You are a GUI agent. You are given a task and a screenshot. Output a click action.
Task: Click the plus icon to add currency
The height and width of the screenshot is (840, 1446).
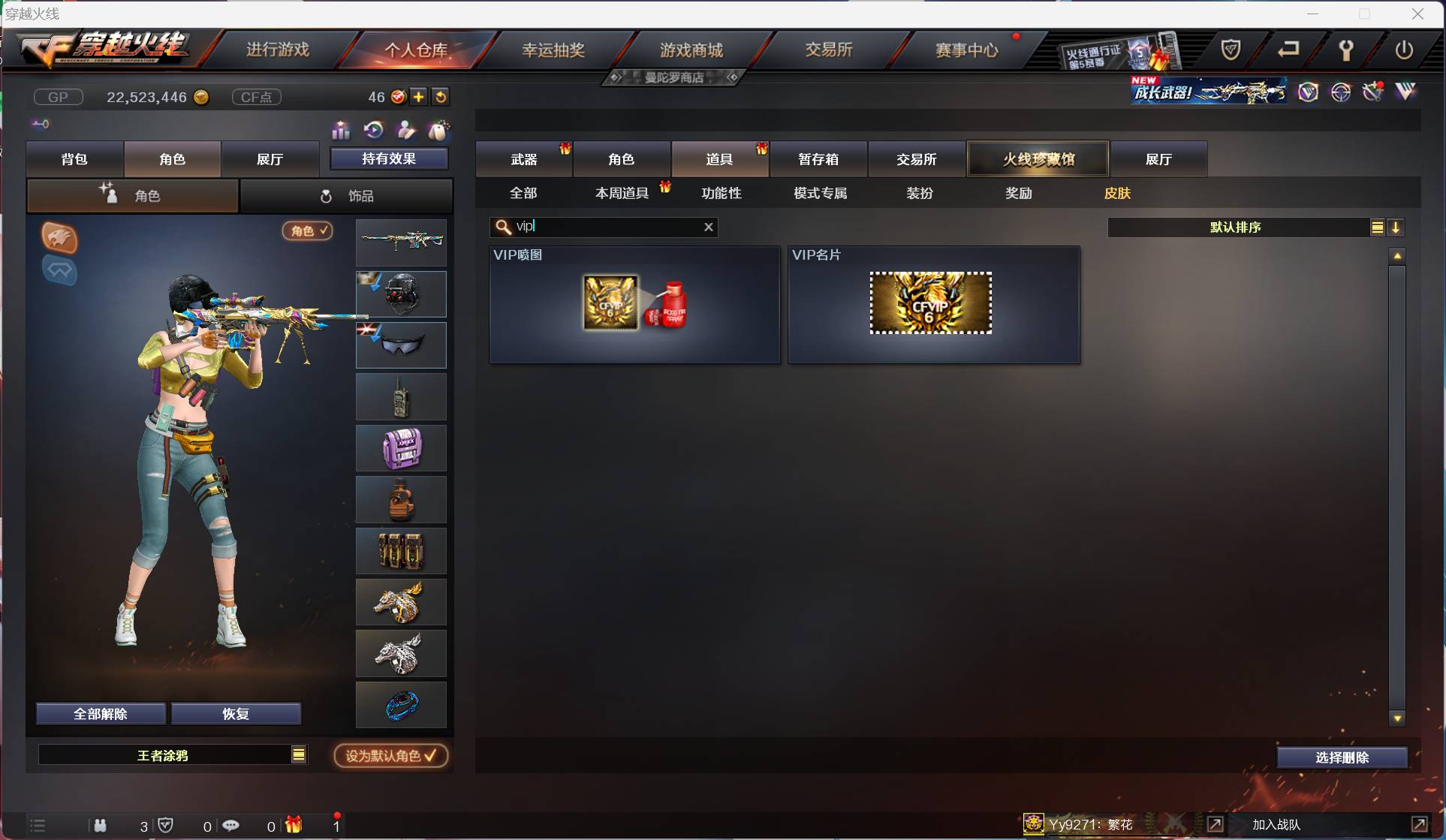419,97
